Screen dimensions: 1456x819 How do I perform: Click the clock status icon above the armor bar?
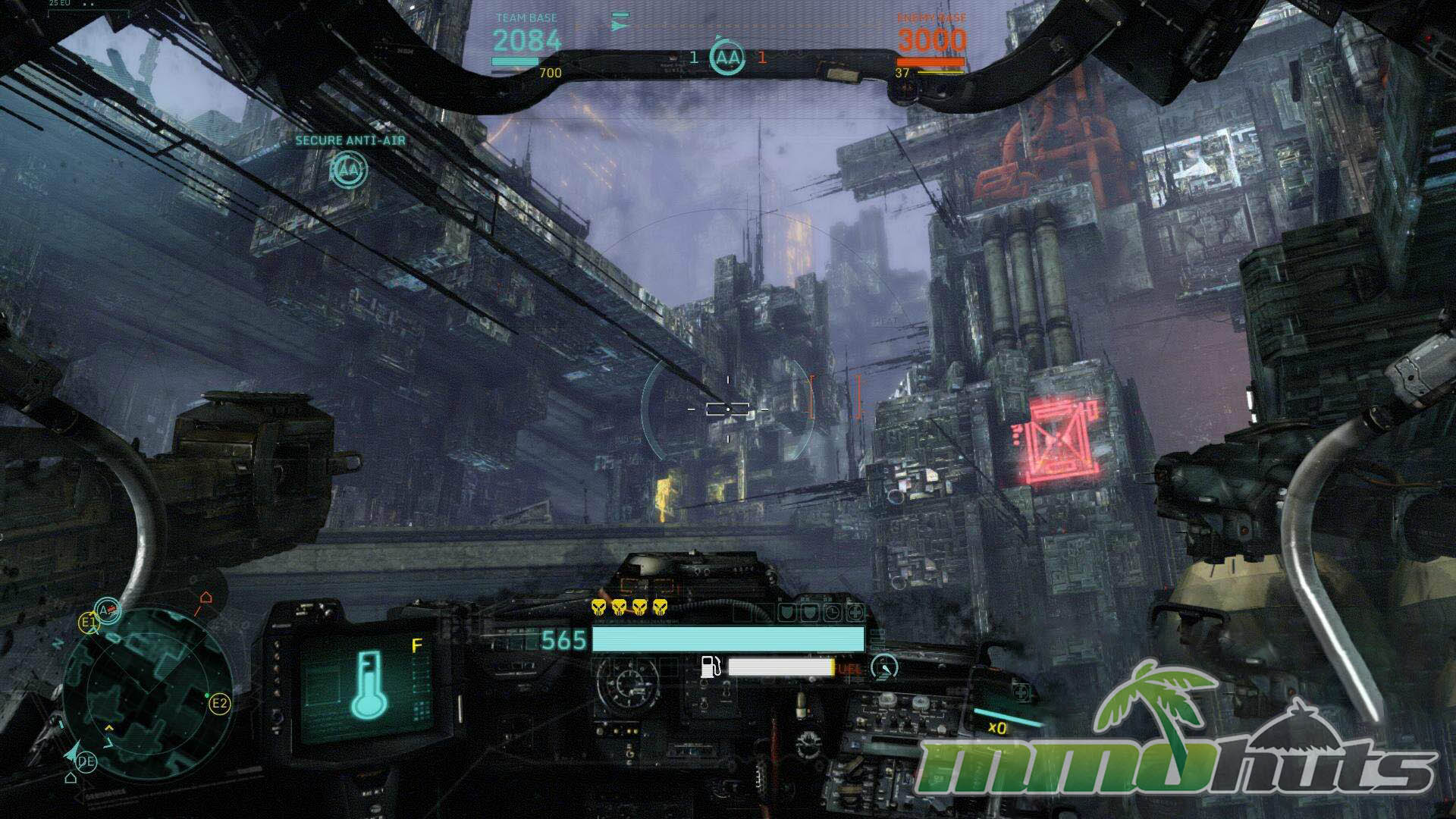click(x=832, y=612)
